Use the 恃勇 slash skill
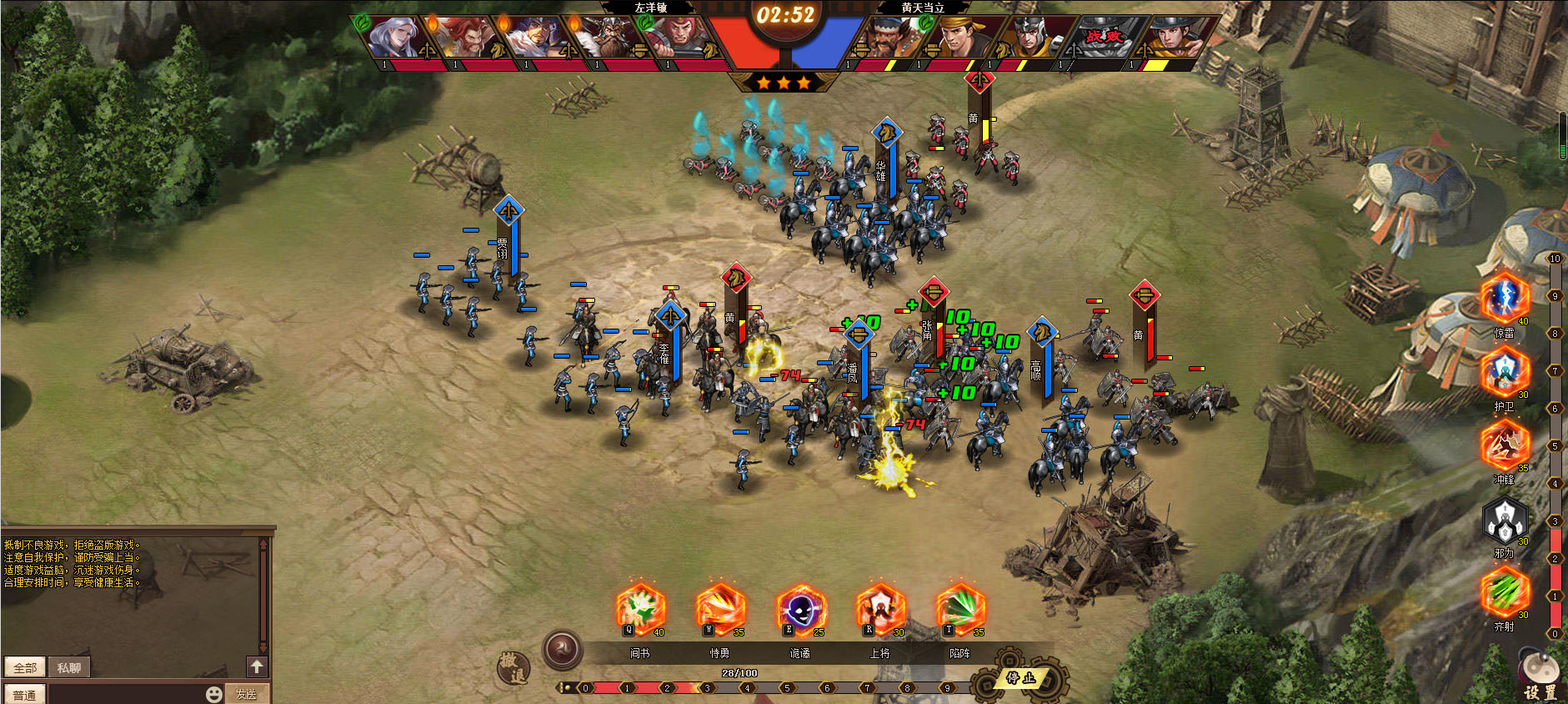The image size is (1568, 704). point(719,609)
